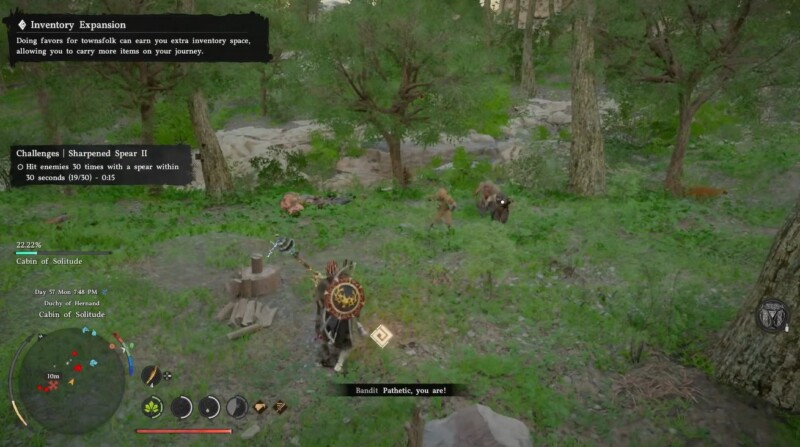The height and width of the screenshot is (447, 800).
Task: Open the Sharpened Spear II challenge tracker
Action: 101,165
